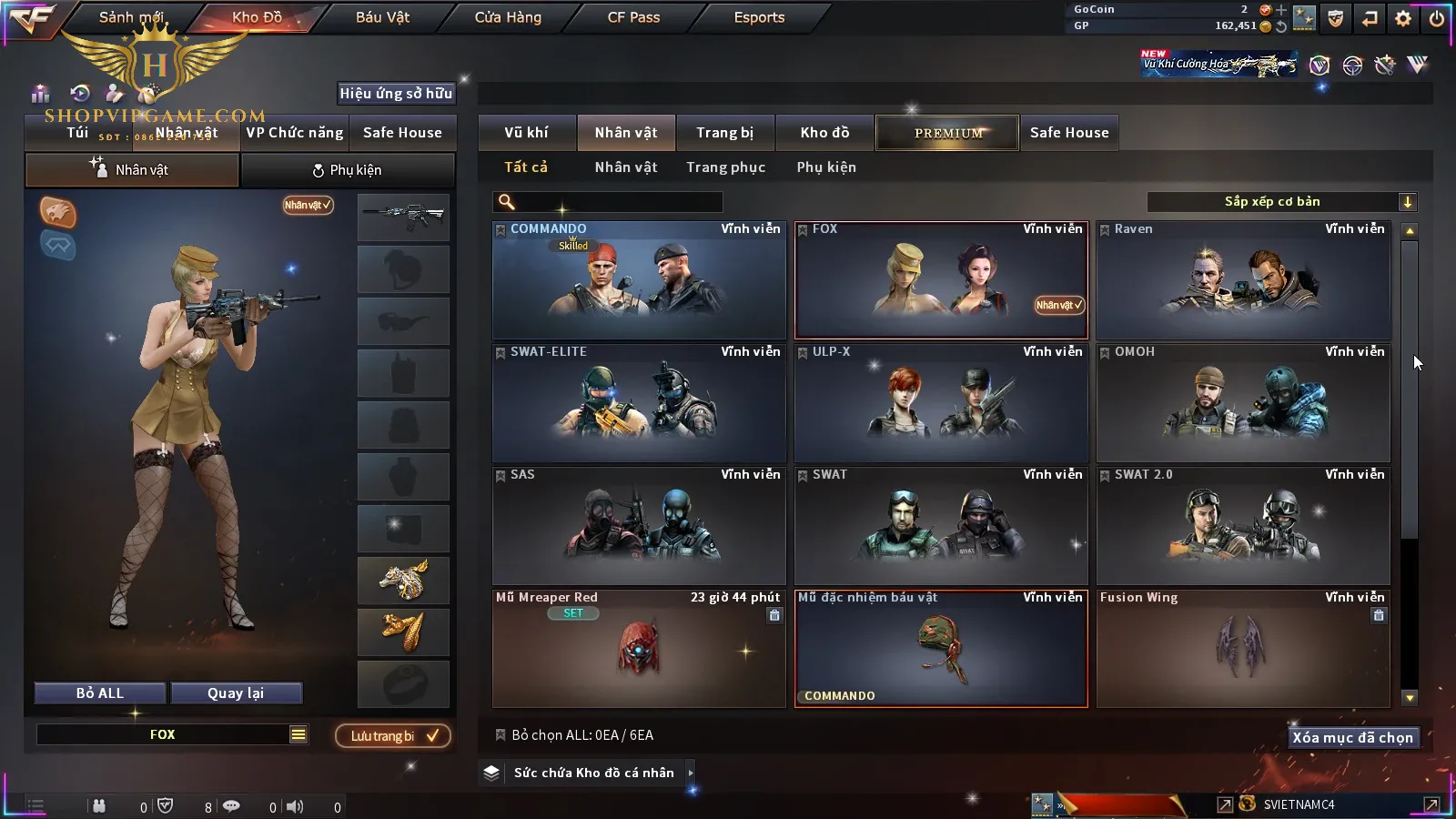The height and width of the screenshot is (819, 1456).
Task: Switch to the Phụ kiện panel tab
Action: (x=347, y=170)
